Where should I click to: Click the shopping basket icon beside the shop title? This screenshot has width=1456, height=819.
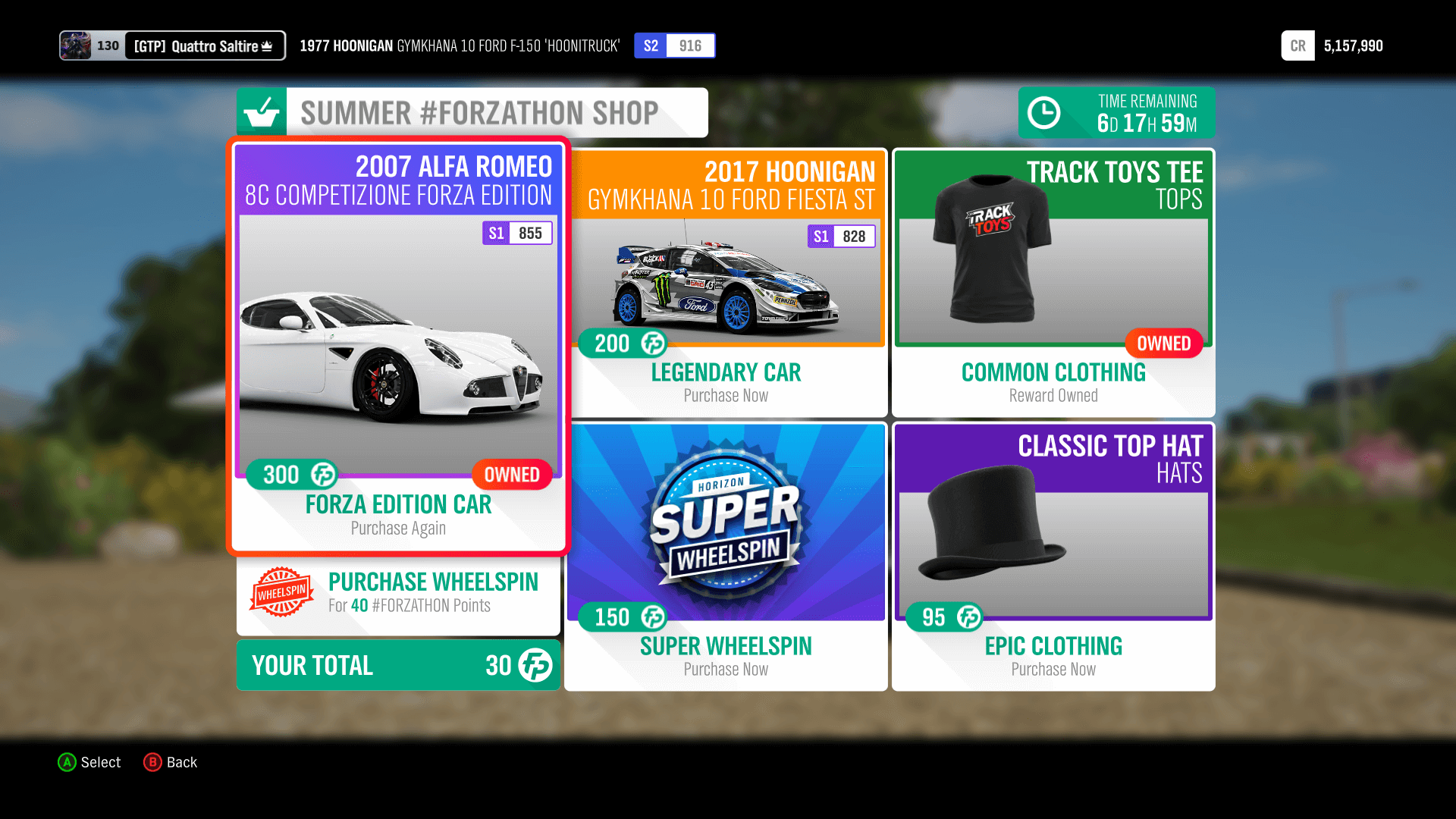262,112
